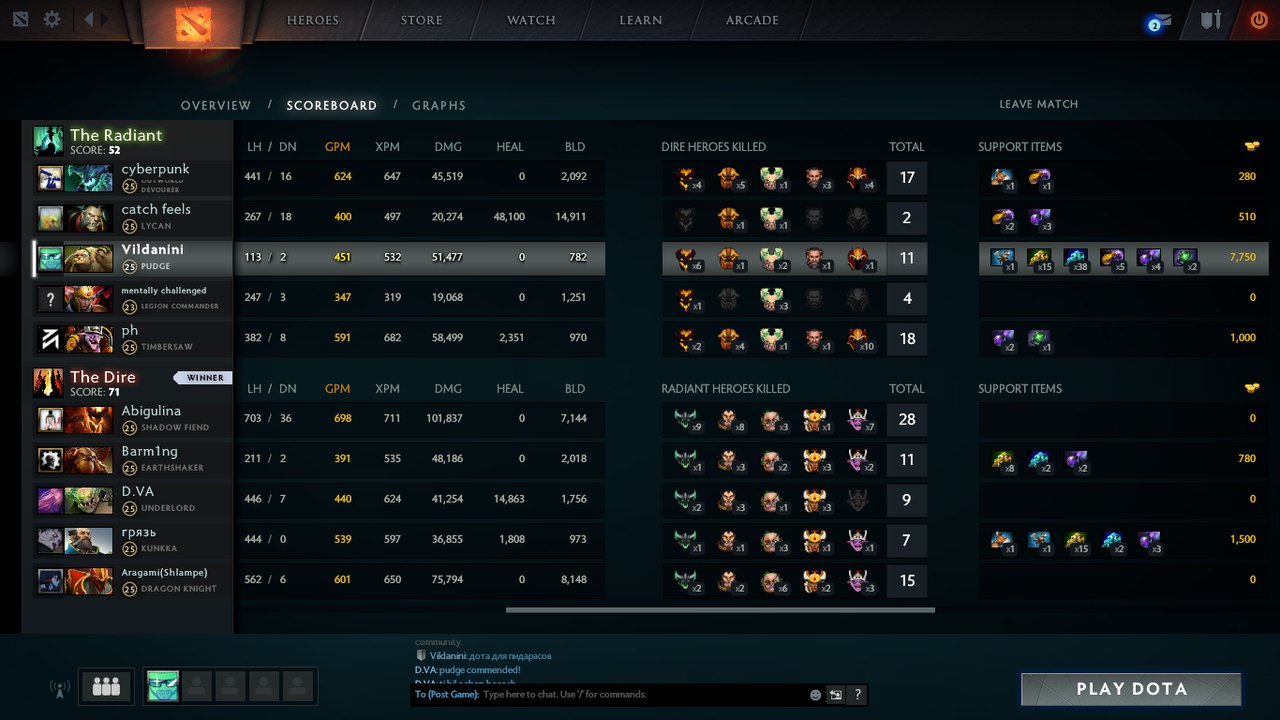This screenshot has width=1280, height=720.
Task: Click the Dota 2 logo home button
Action: [x=192, y=24]
